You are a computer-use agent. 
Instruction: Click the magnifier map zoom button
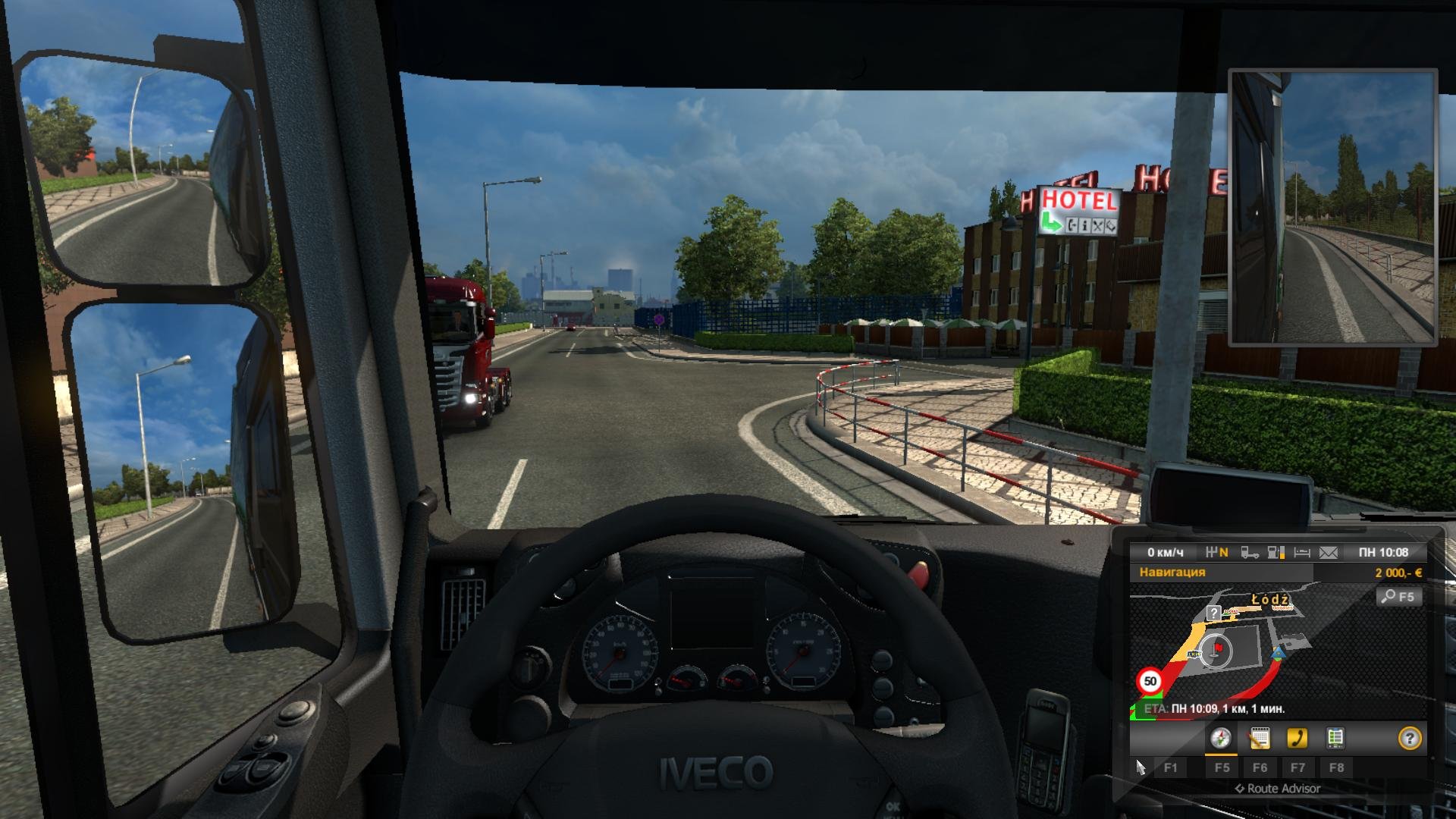[1398, 597]
